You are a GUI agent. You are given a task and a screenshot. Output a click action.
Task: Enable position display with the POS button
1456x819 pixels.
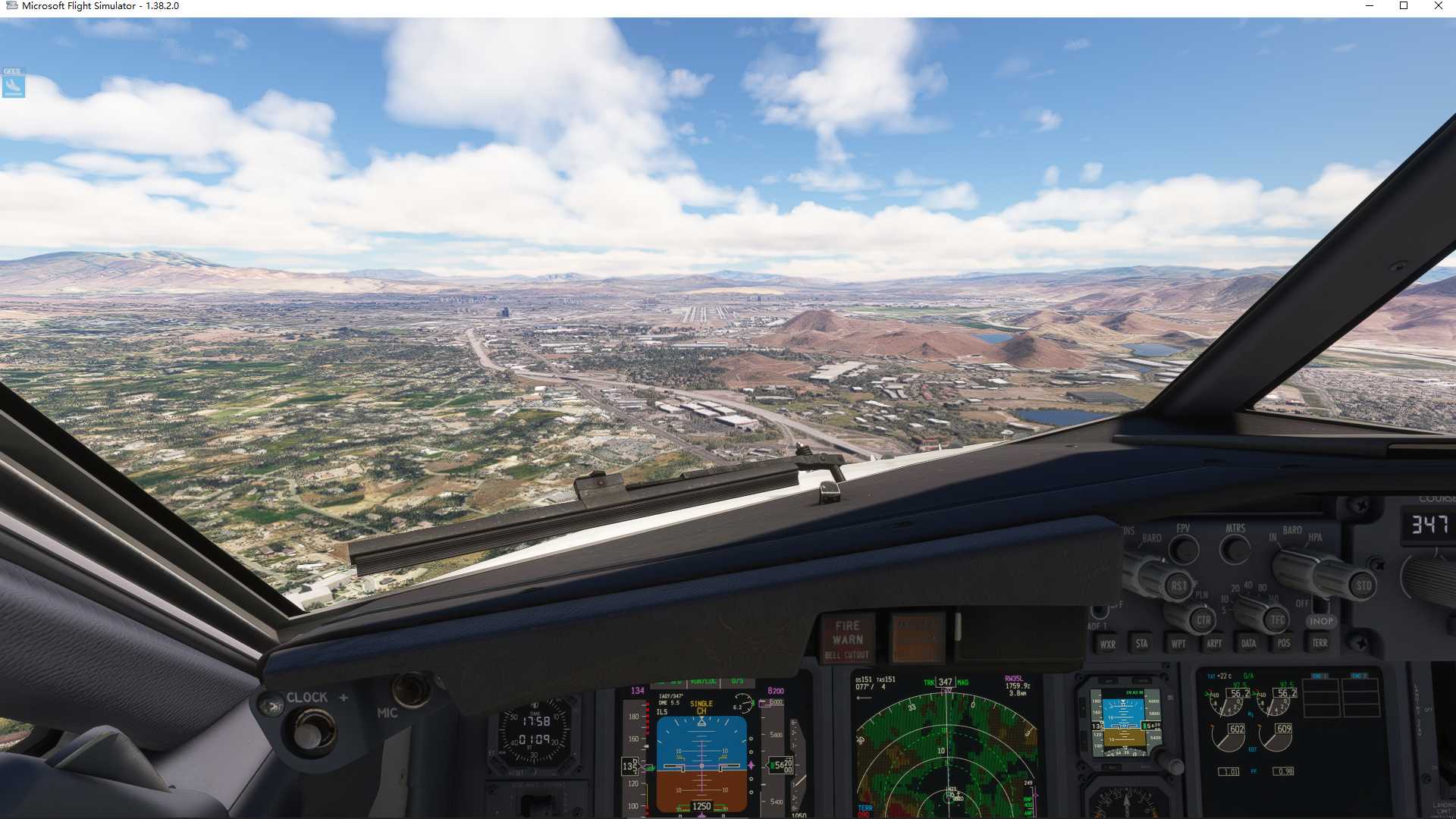click(x=1283, y=643)
